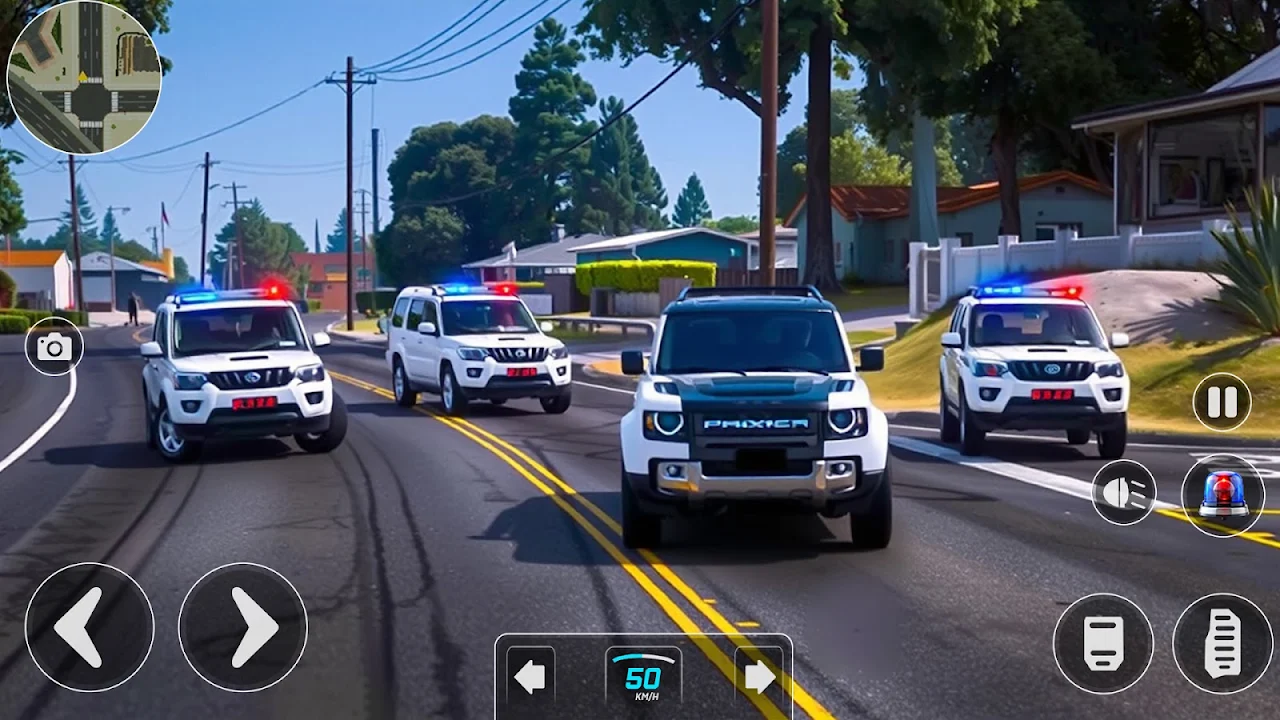Pause the game
This screenshot has height=720, width=1280.
pos(1222,402)
